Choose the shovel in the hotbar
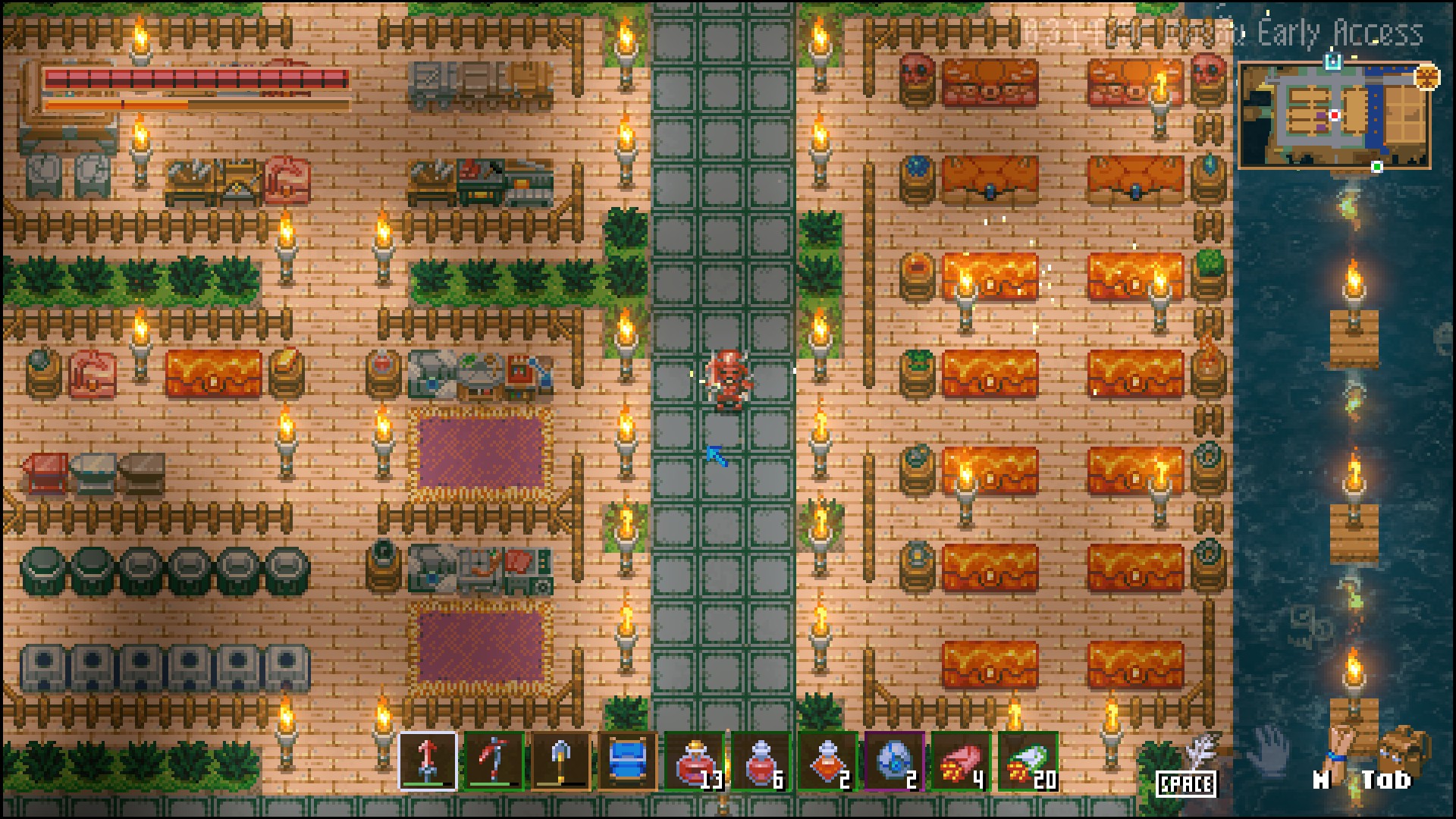This screenshot has width=1456, height=819. point(560,761)
